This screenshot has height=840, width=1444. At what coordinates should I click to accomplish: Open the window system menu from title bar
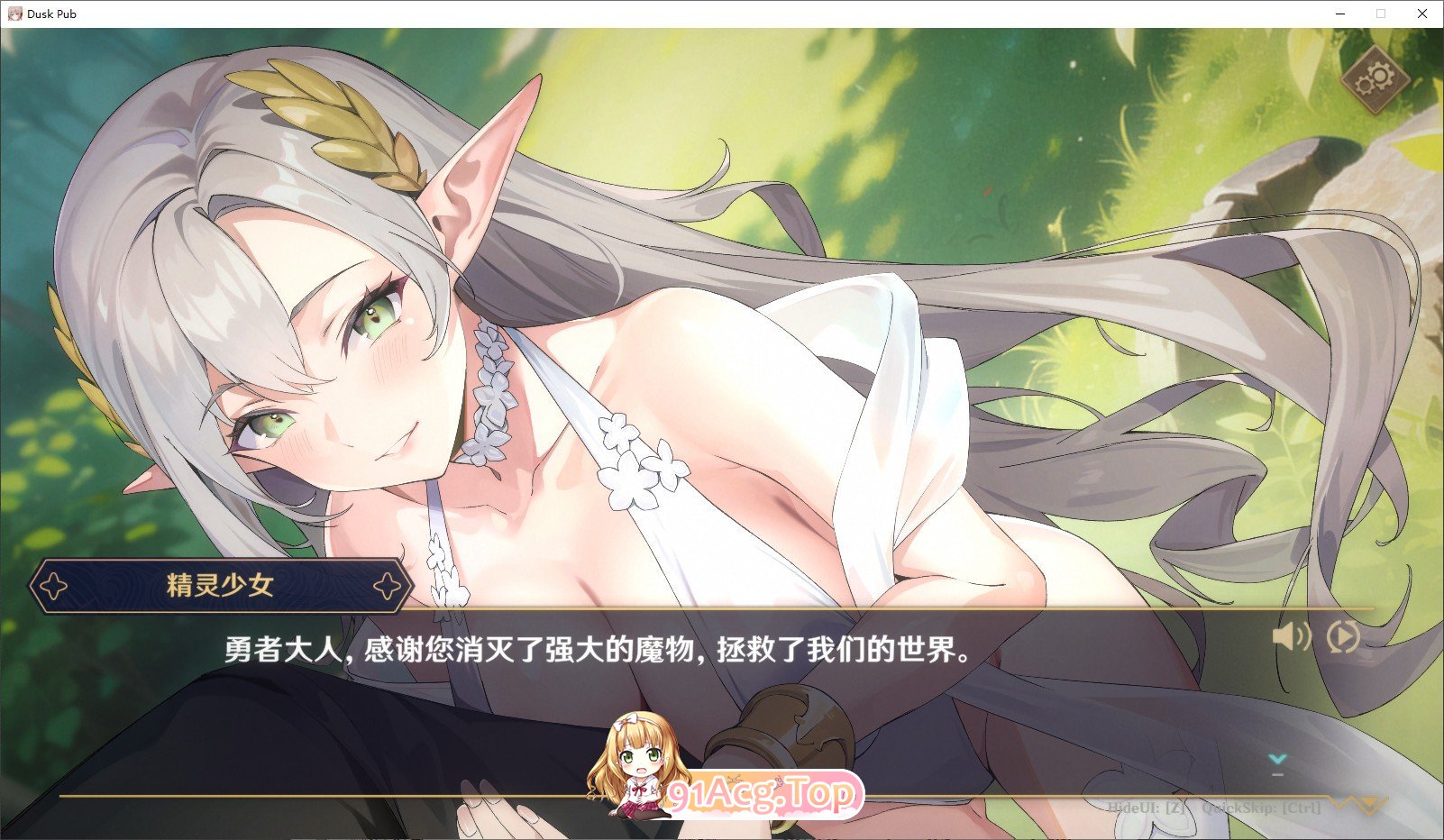coord(14,14)
